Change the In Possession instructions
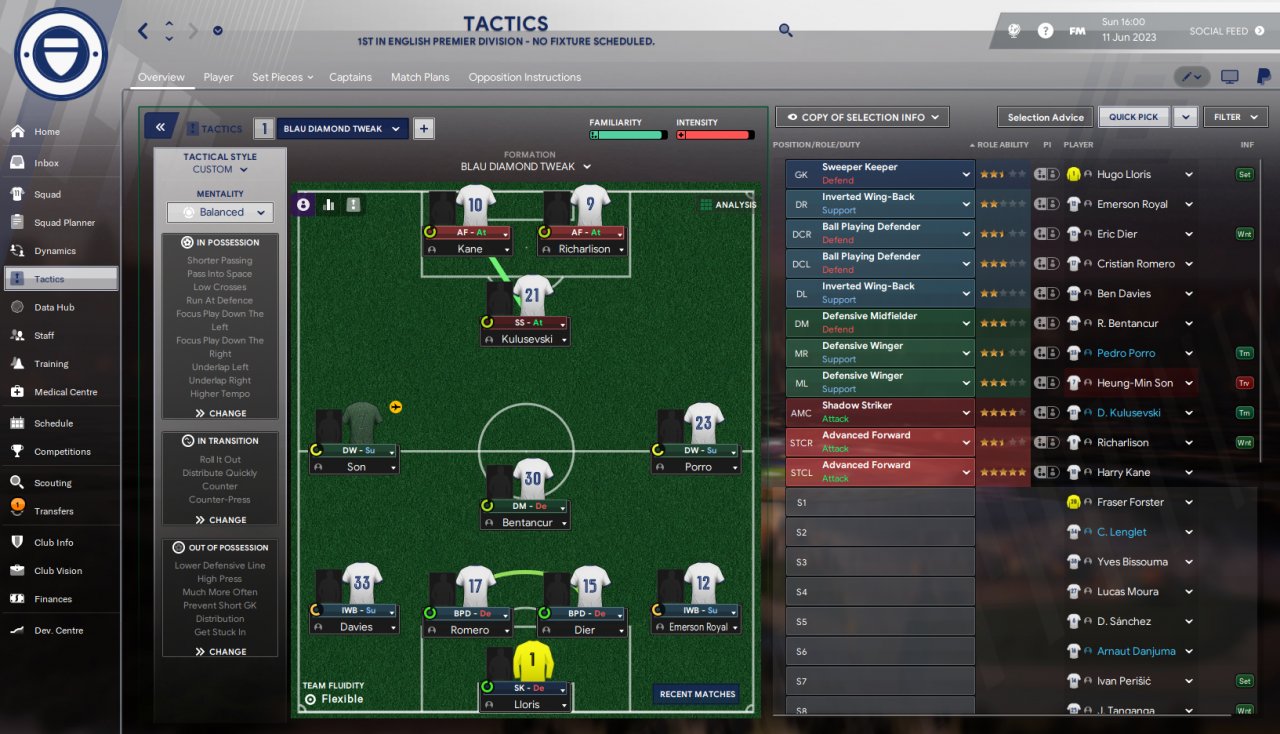 coord(220,413)
